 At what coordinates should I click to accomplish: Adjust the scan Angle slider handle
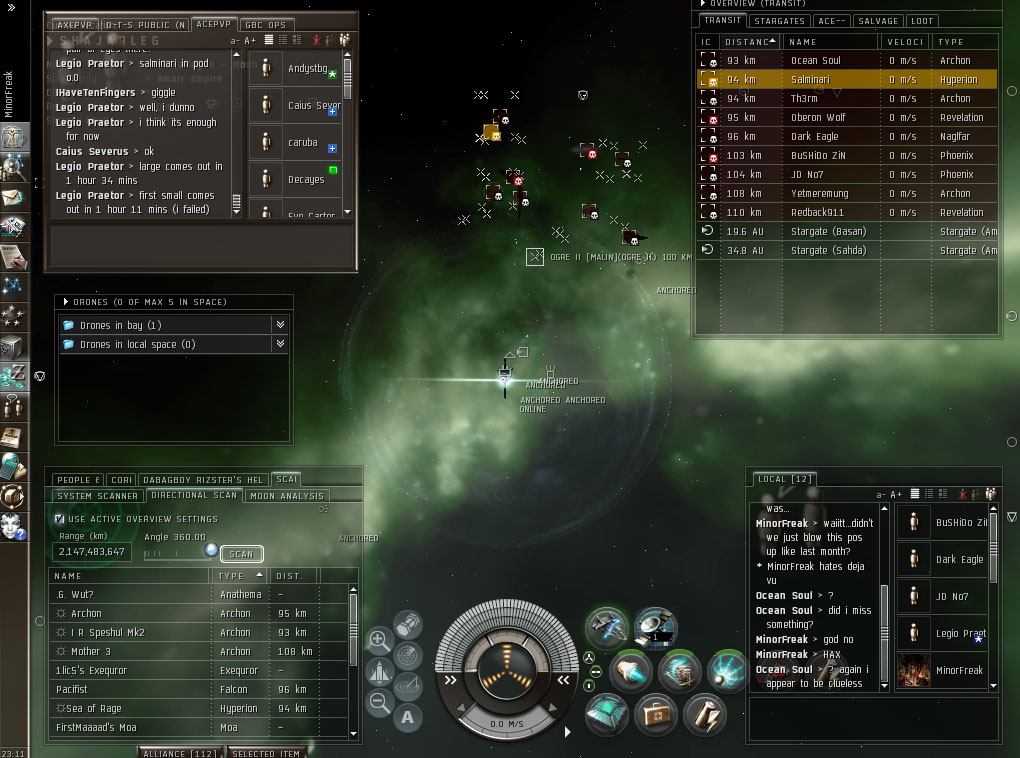(x=211, y=550)
